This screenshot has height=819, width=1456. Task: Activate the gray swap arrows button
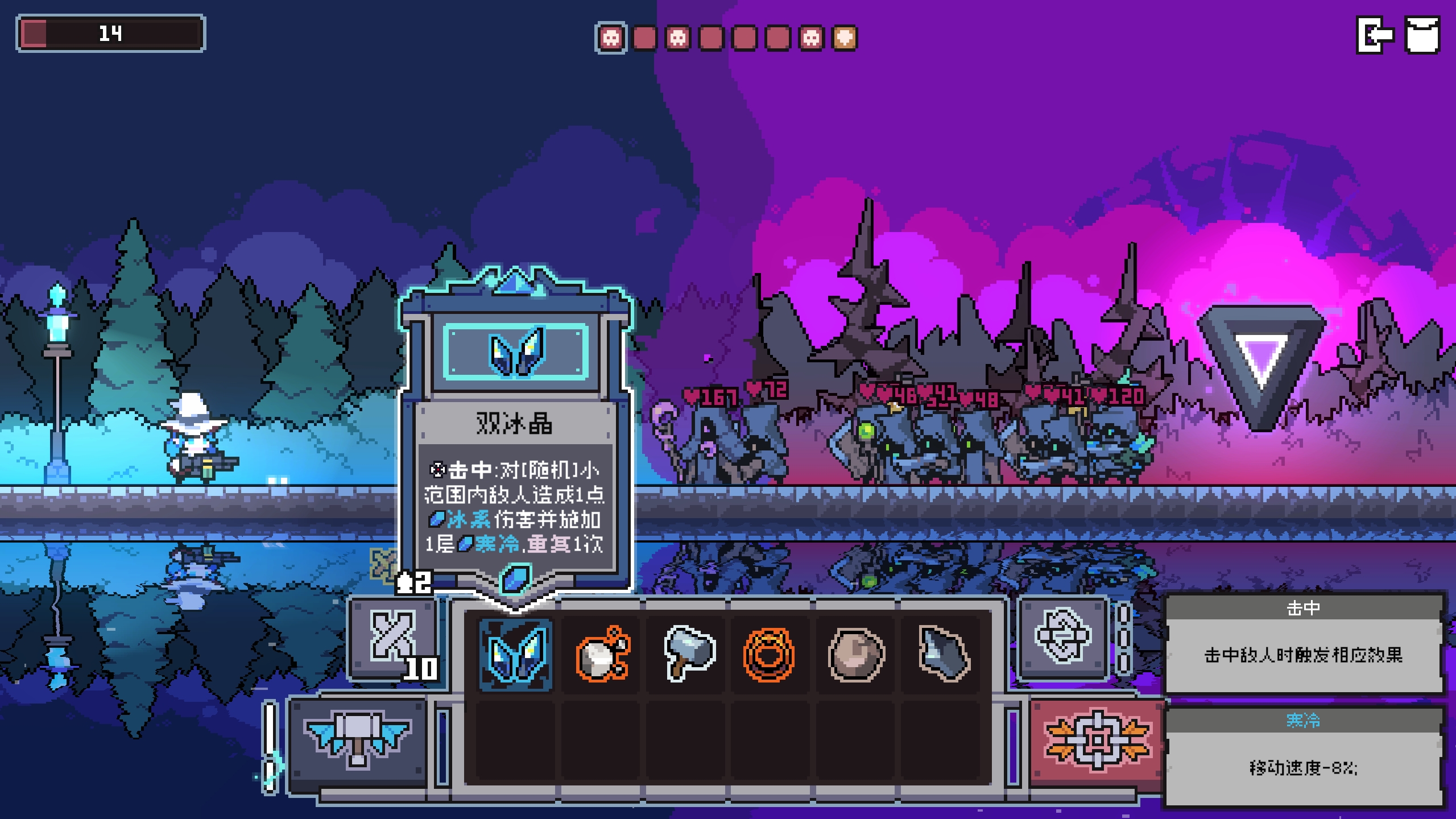pyautogui.click(x=1062, y=636)
